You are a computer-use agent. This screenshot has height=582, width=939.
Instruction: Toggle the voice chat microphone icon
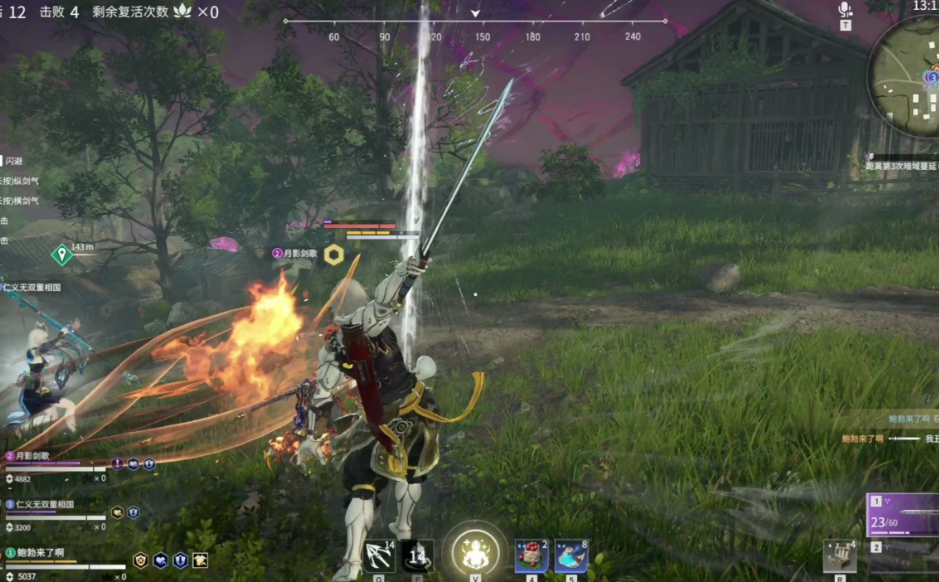tap(845, 9)
